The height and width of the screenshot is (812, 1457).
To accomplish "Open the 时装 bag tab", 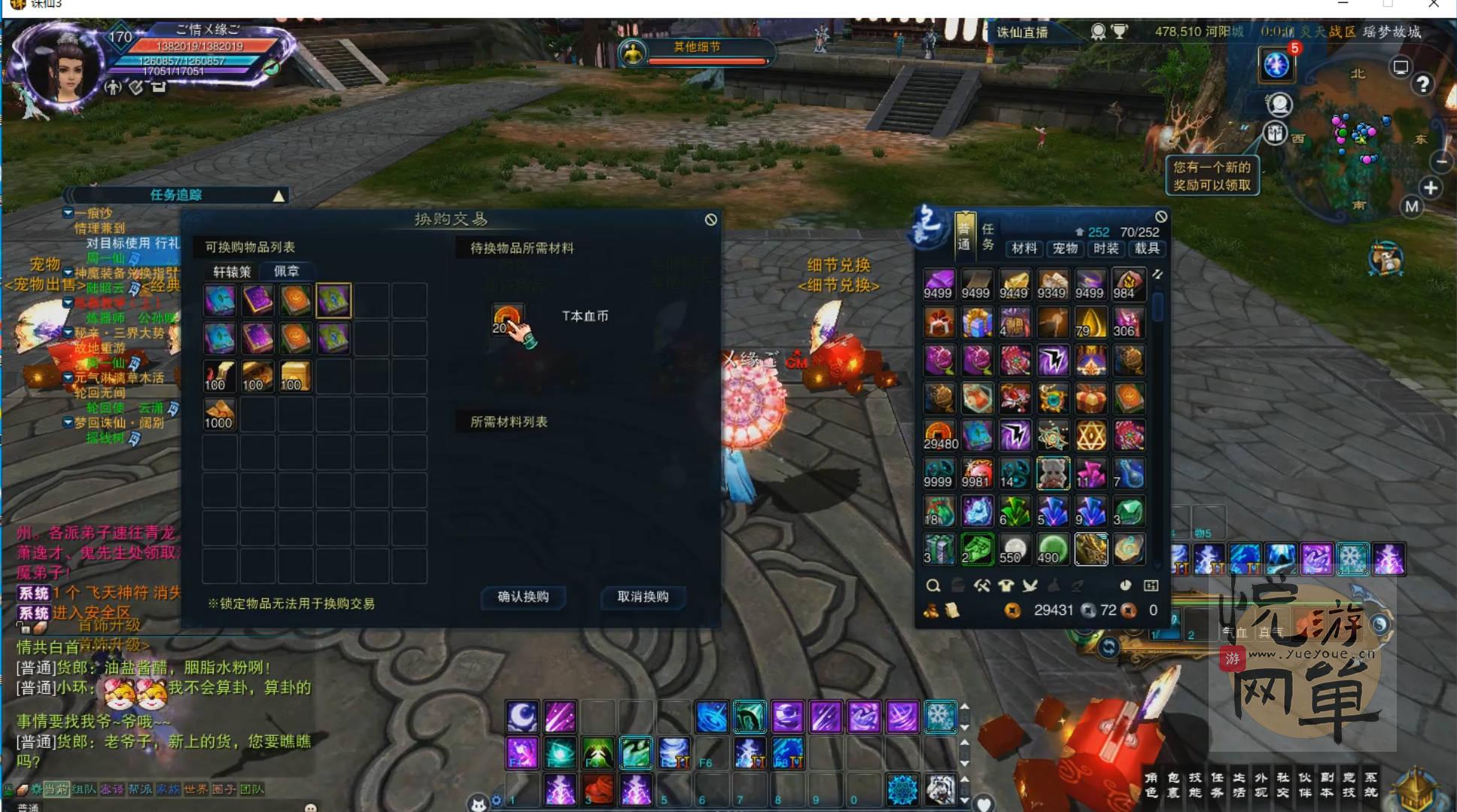I will tap(1106, 248).
